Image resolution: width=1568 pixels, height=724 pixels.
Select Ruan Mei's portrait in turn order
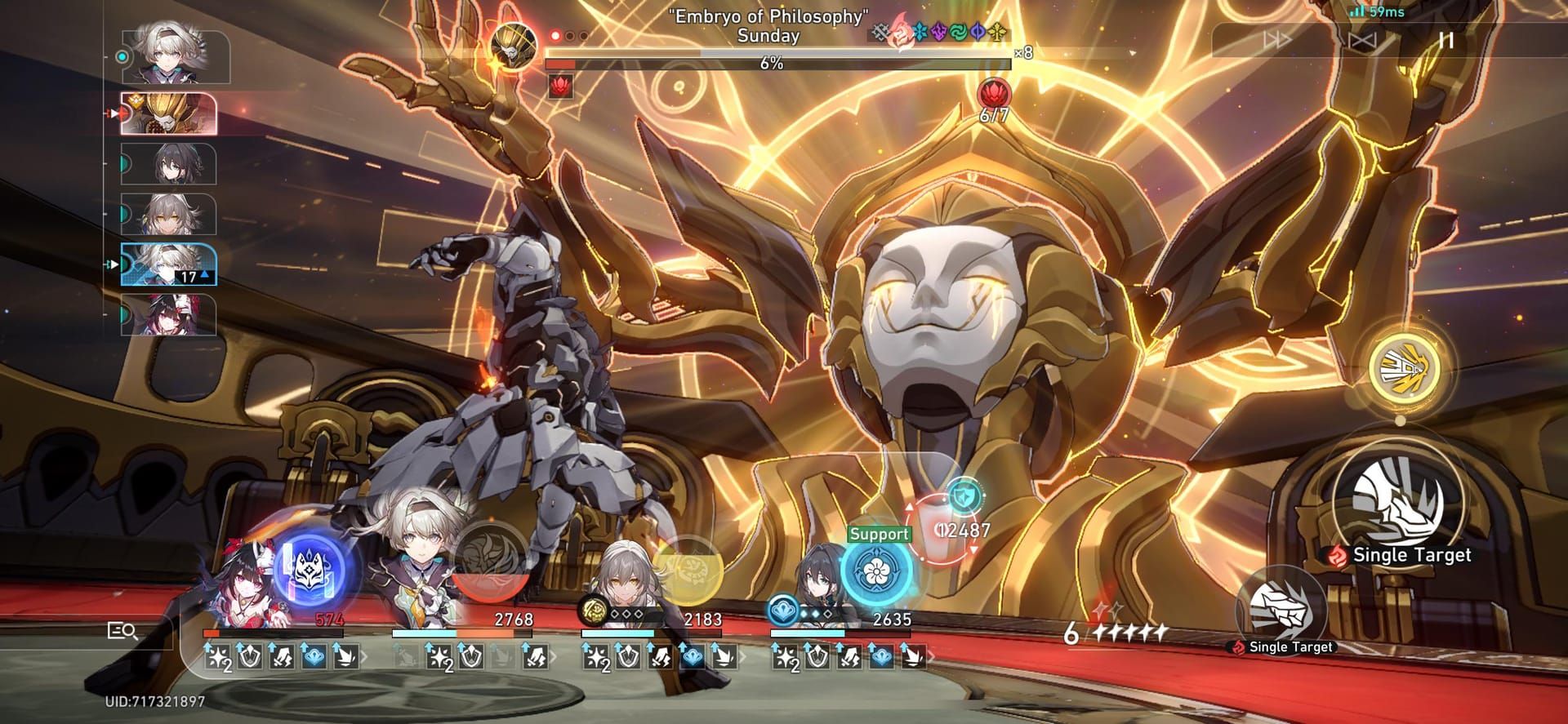[170, 164]
